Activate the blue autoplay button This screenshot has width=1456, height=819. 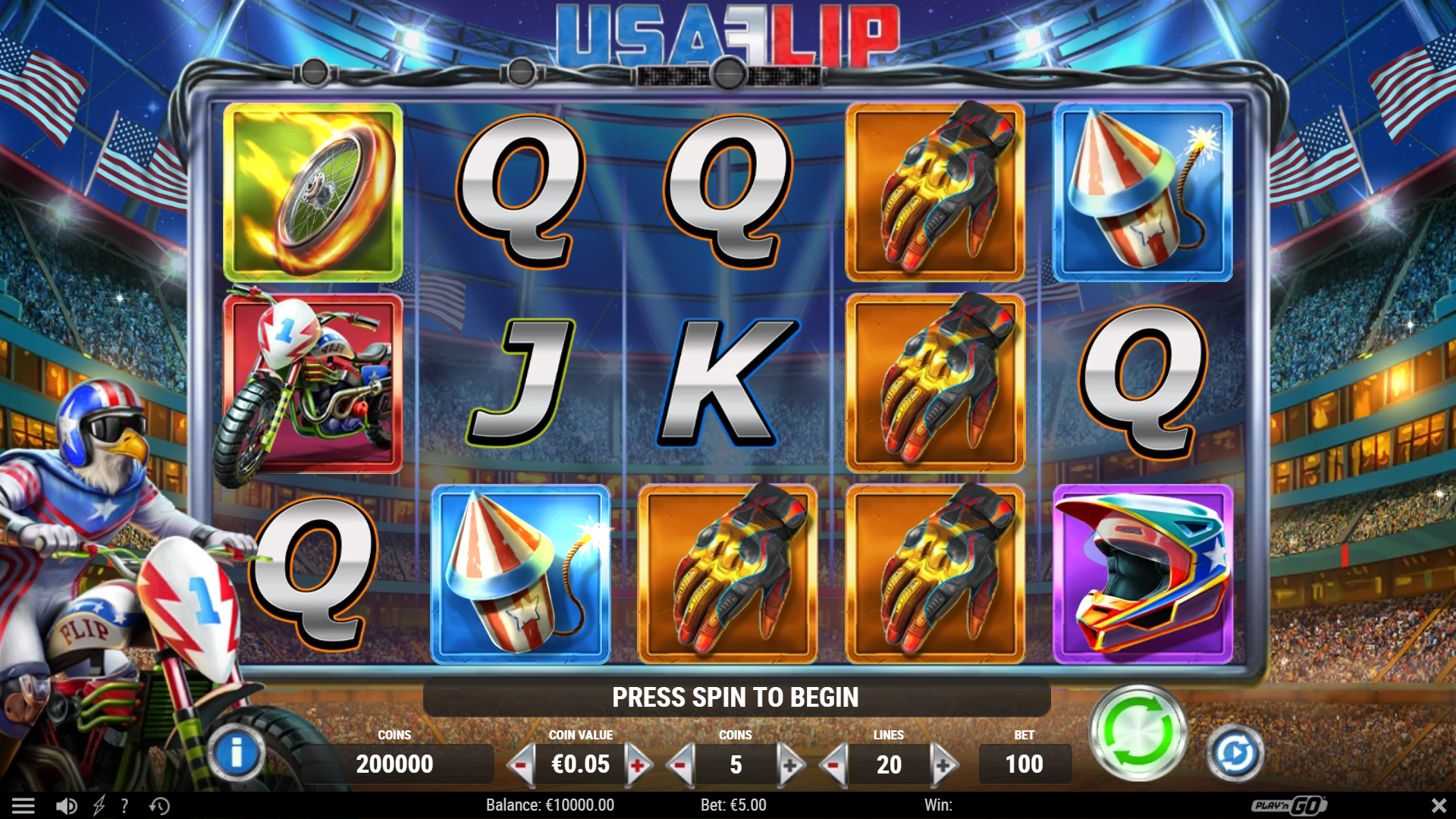[x=1235, y=753]
